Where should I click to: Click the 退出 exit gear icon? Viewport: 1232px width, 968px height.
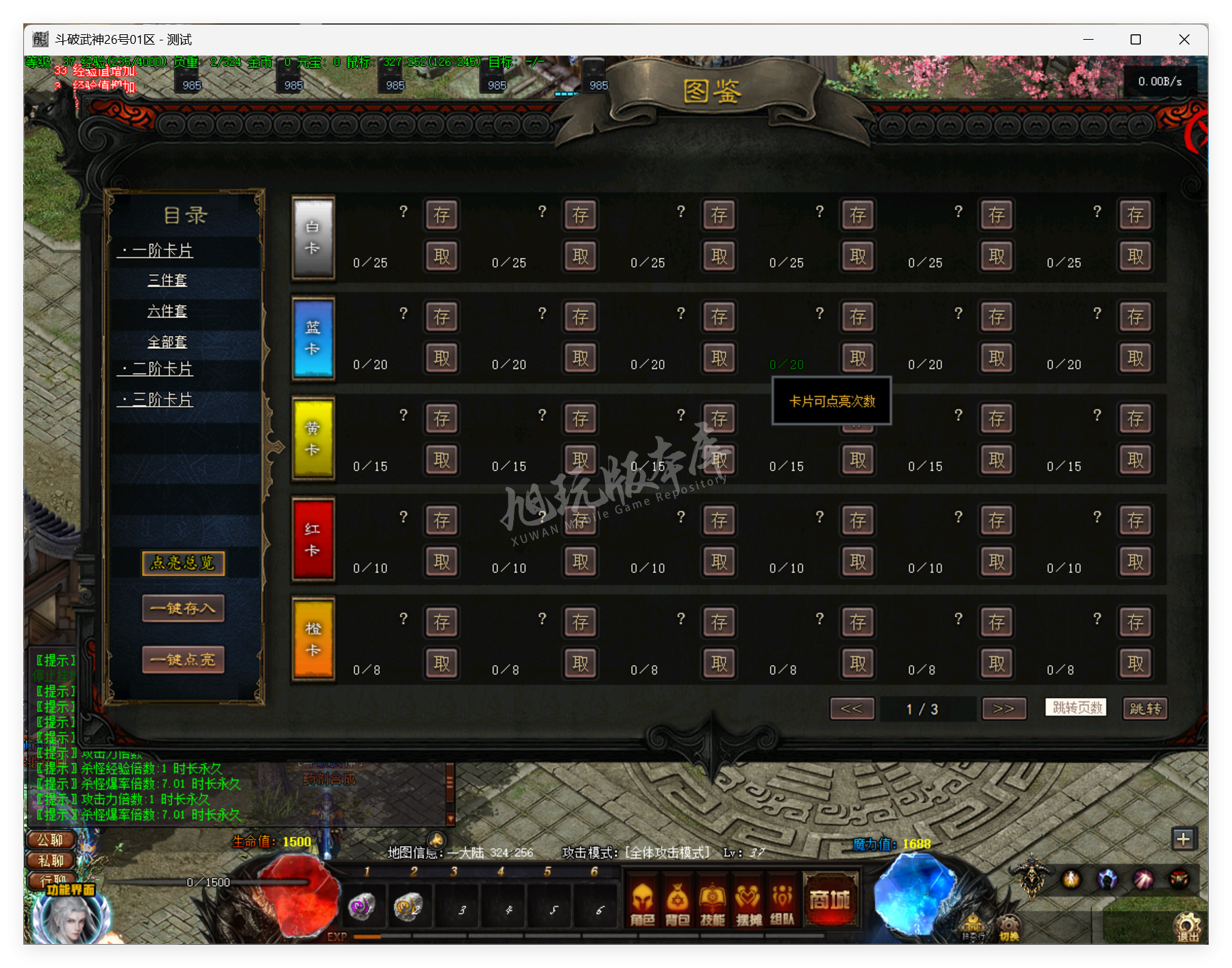[x=1189, y=925]
